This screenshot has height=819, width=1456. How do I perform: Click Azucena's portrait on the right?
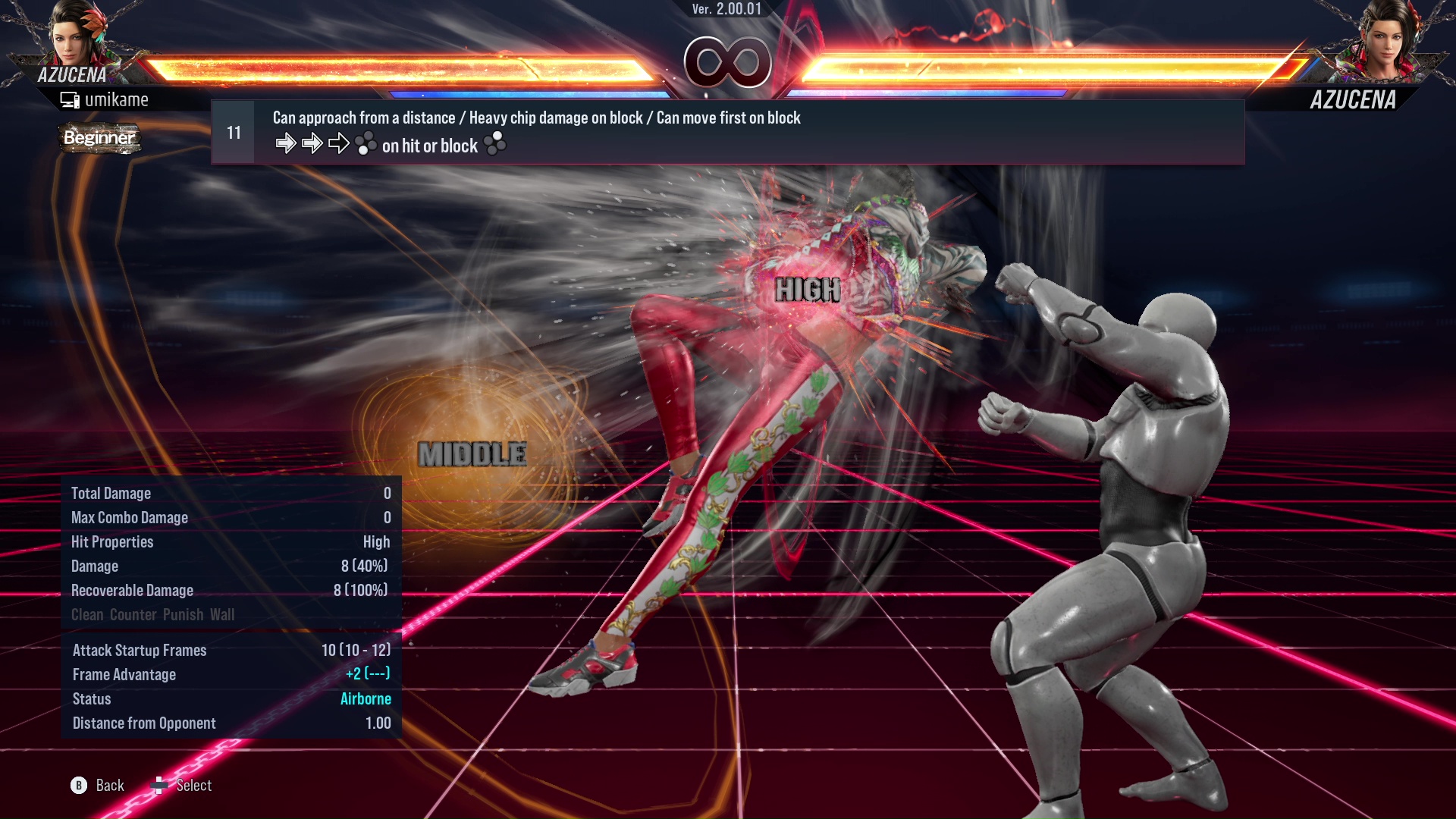[x=1385, y=38]
